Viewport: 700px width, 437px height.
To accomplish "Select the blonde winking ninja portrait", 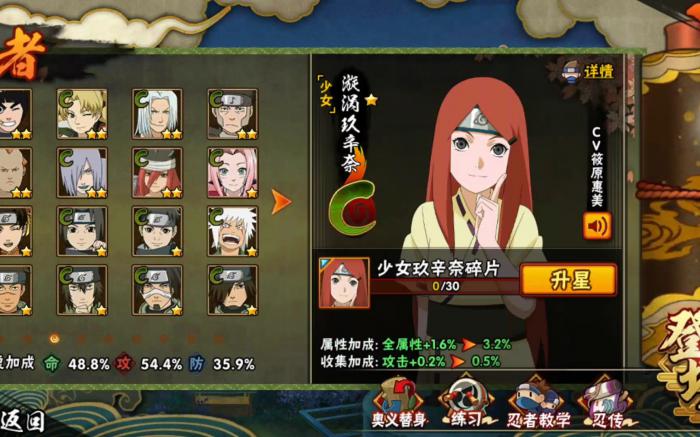I will point(82,114).
